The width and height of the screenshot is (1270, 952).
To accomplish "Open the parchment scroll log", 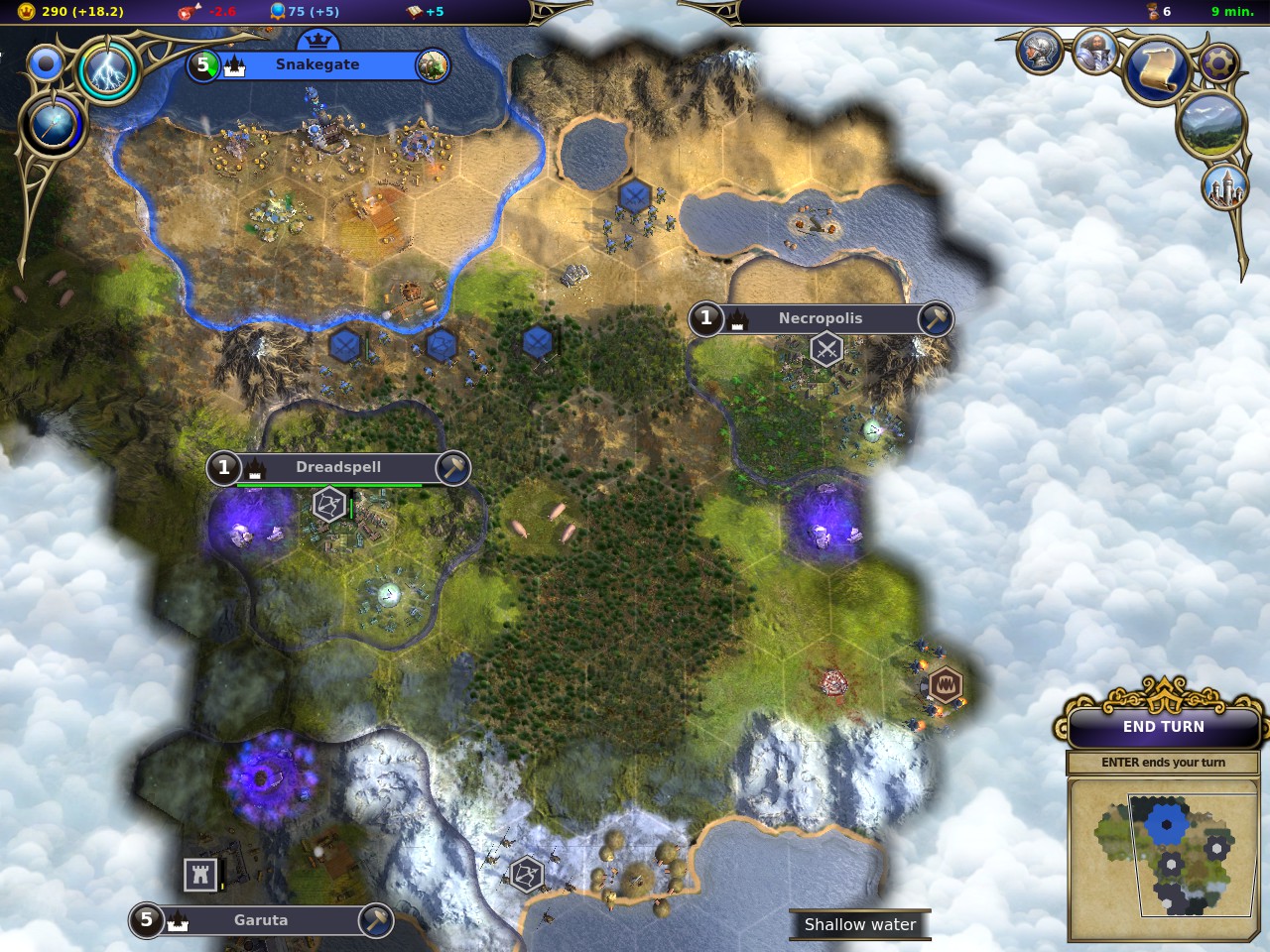I will (1156, 68).
